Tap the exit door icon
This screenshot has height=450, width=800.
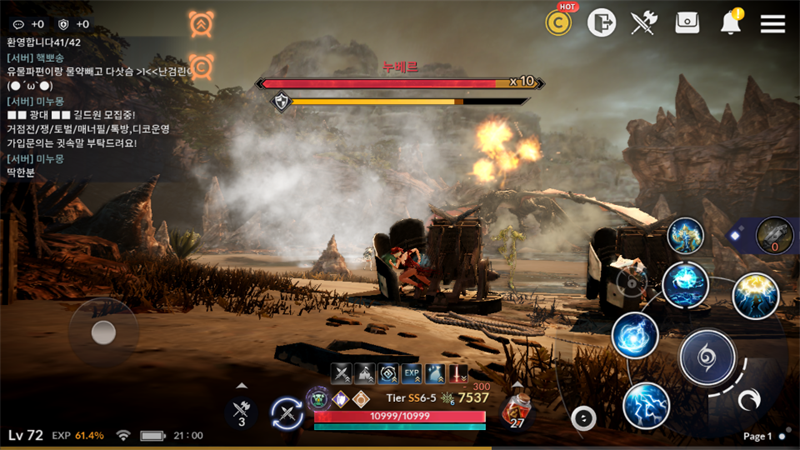601,23
